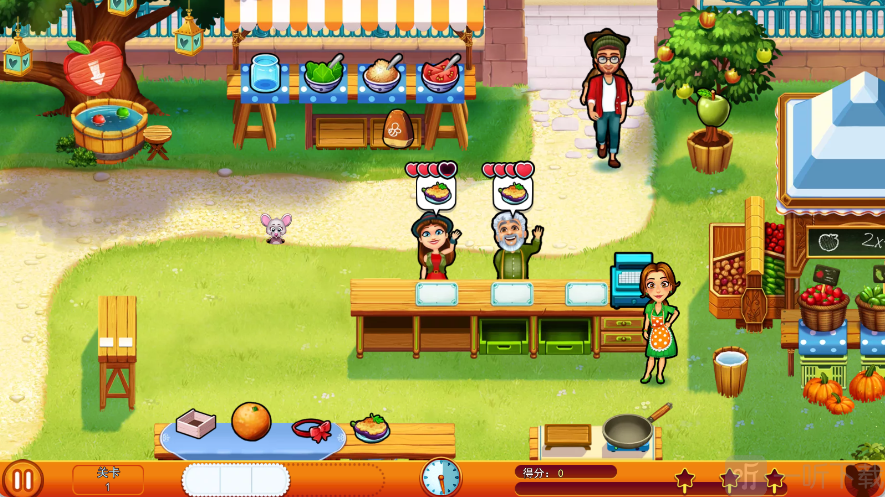Take the red ribbon bow from the counter

[x=312, y=430]
